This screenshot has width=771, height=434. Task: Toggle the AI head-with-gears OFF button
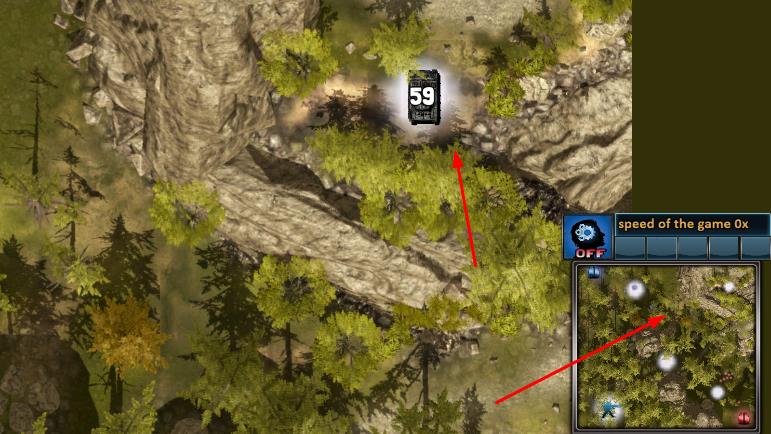click(587, 238)
